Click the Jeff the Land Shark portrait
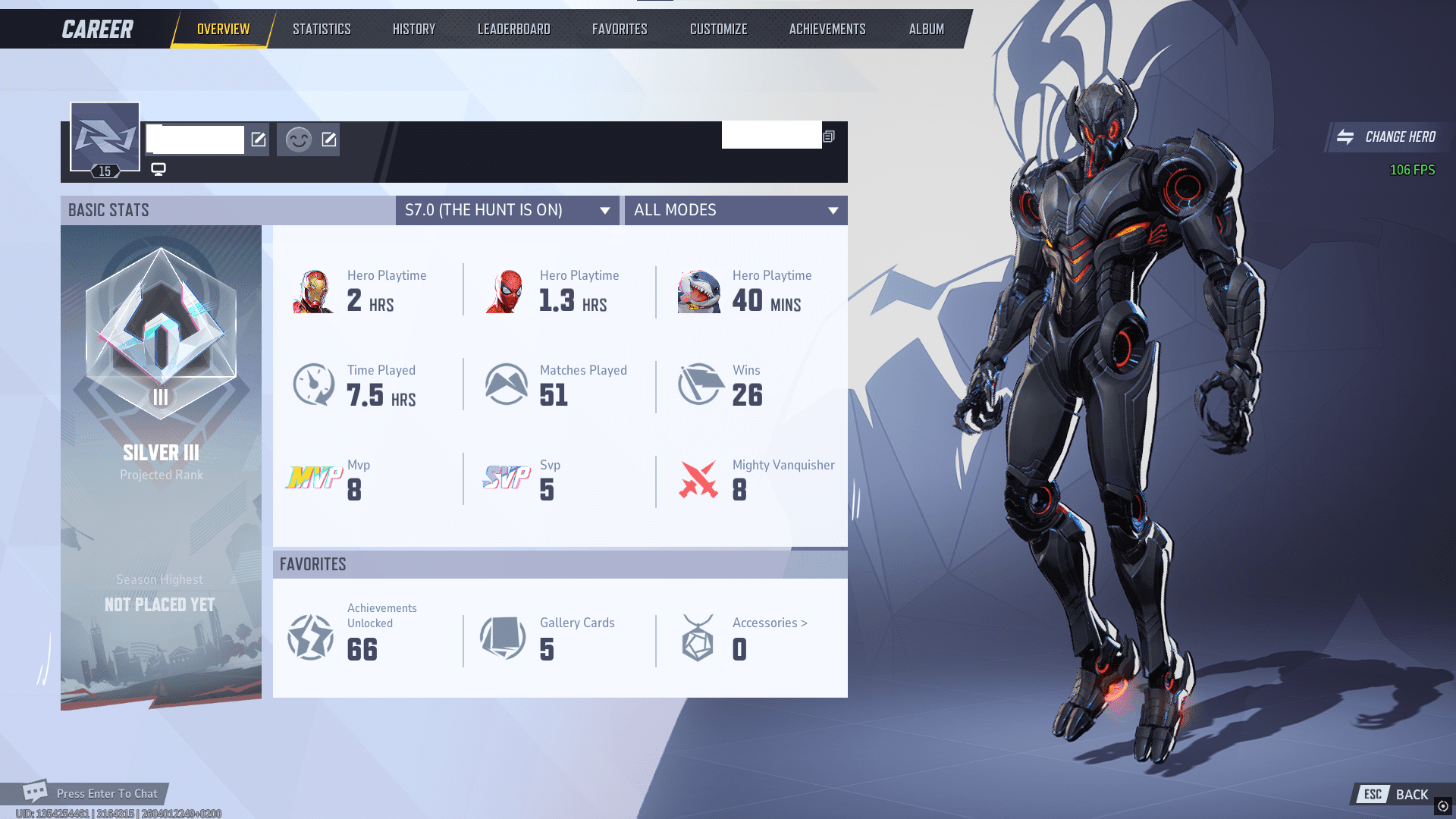This screenshot has width=1456, height=819. pos(699,291)
